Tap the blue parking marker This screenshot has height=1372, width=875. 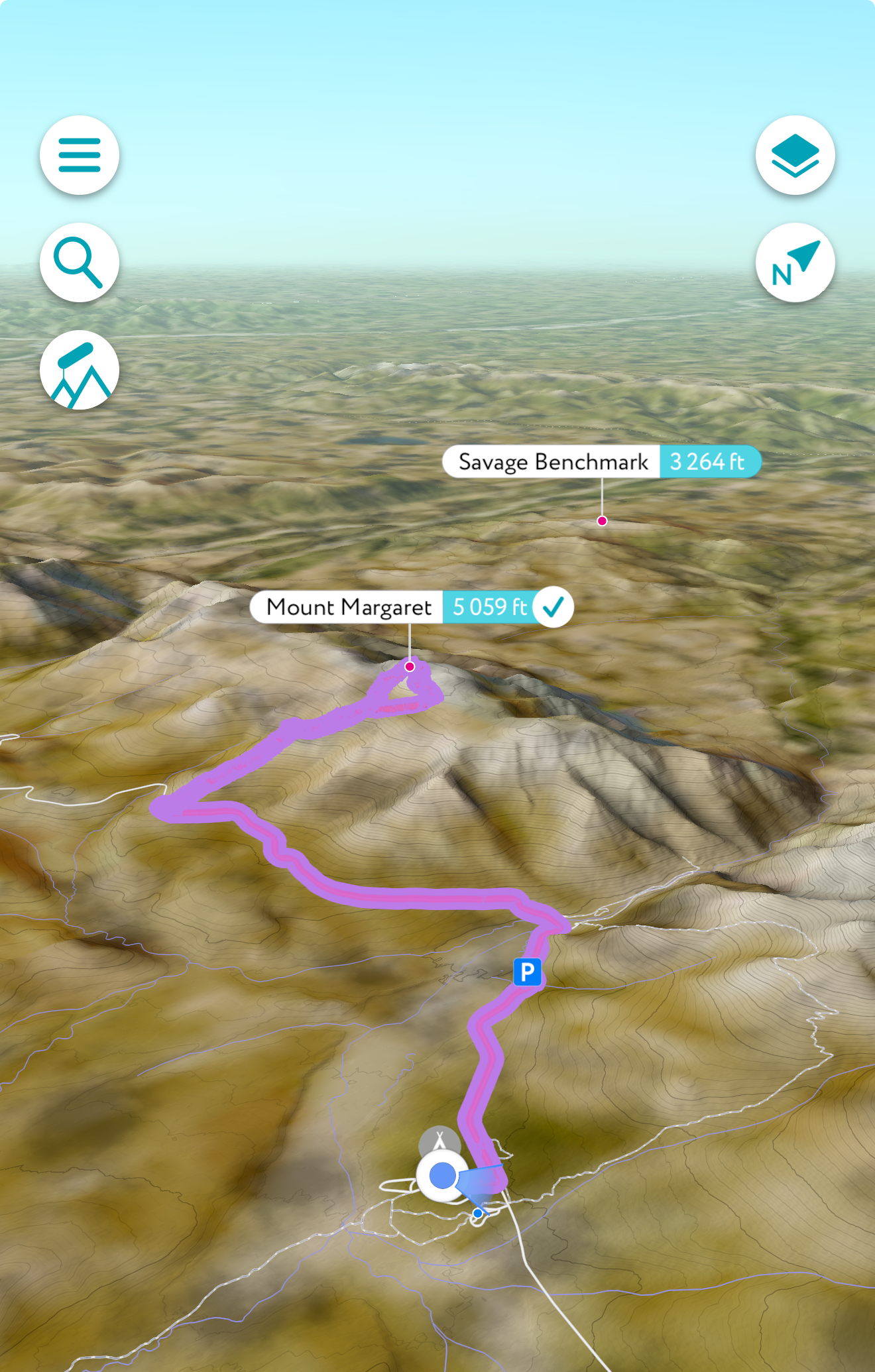pos(528,972)
